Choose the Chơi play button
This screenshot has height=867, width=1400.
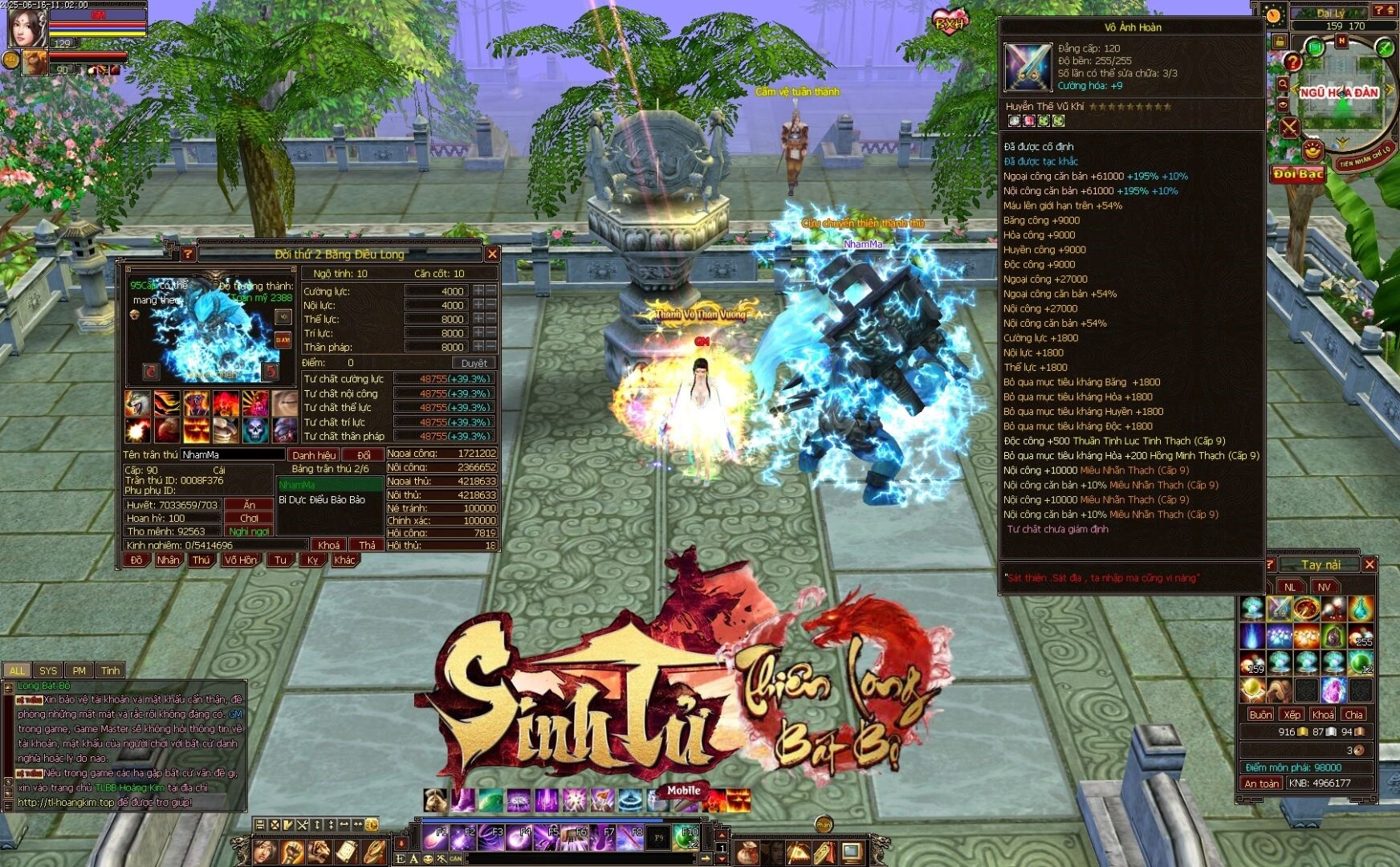coord(250,518)
